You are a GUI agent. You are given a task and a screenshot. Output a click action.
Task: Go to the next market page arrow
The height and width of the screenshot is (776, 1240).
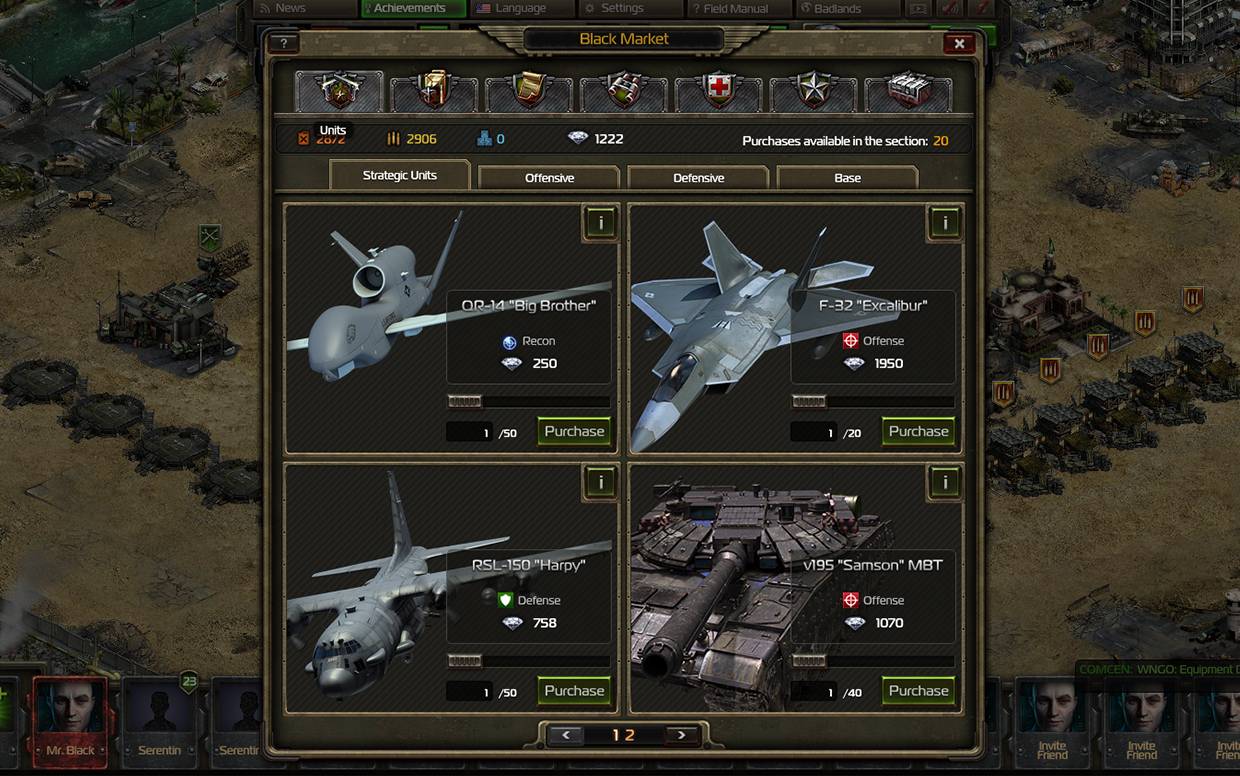pos(682,735)
